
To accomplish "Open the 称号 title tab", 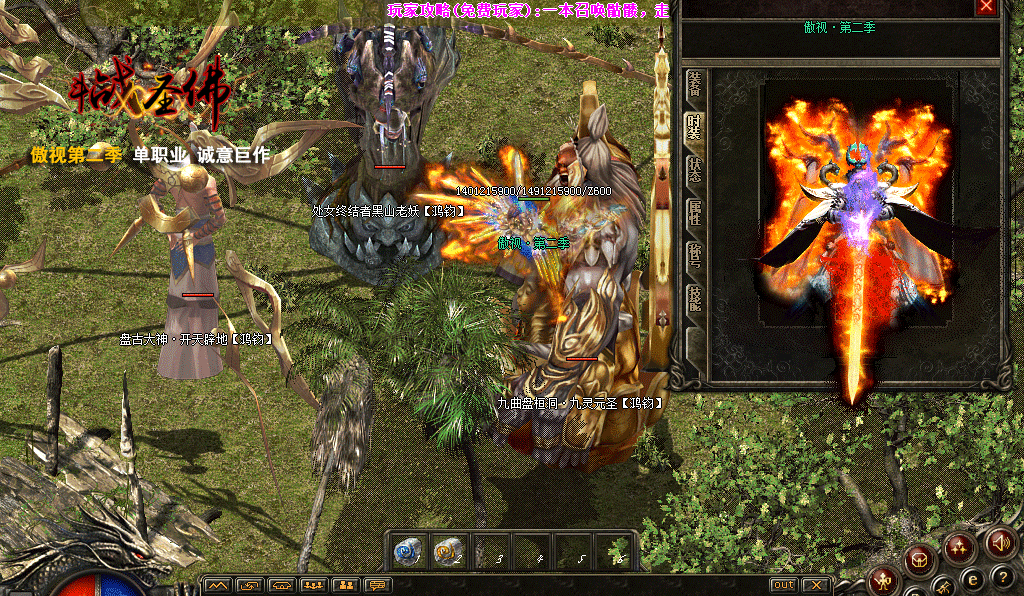I will (x=694, y=254).
